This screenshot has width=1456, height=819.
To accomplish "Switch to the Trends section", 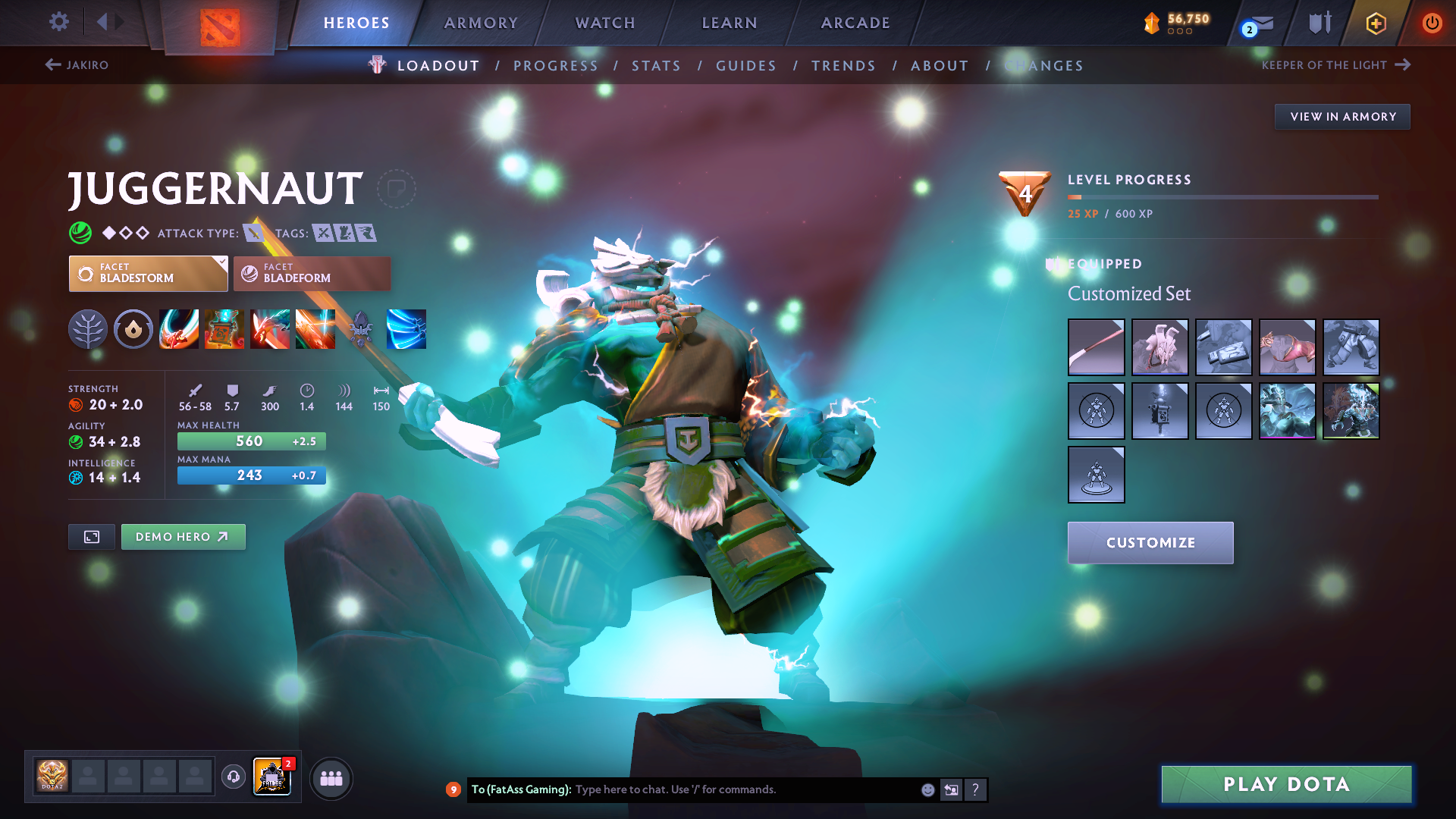I will coord(843,66).
